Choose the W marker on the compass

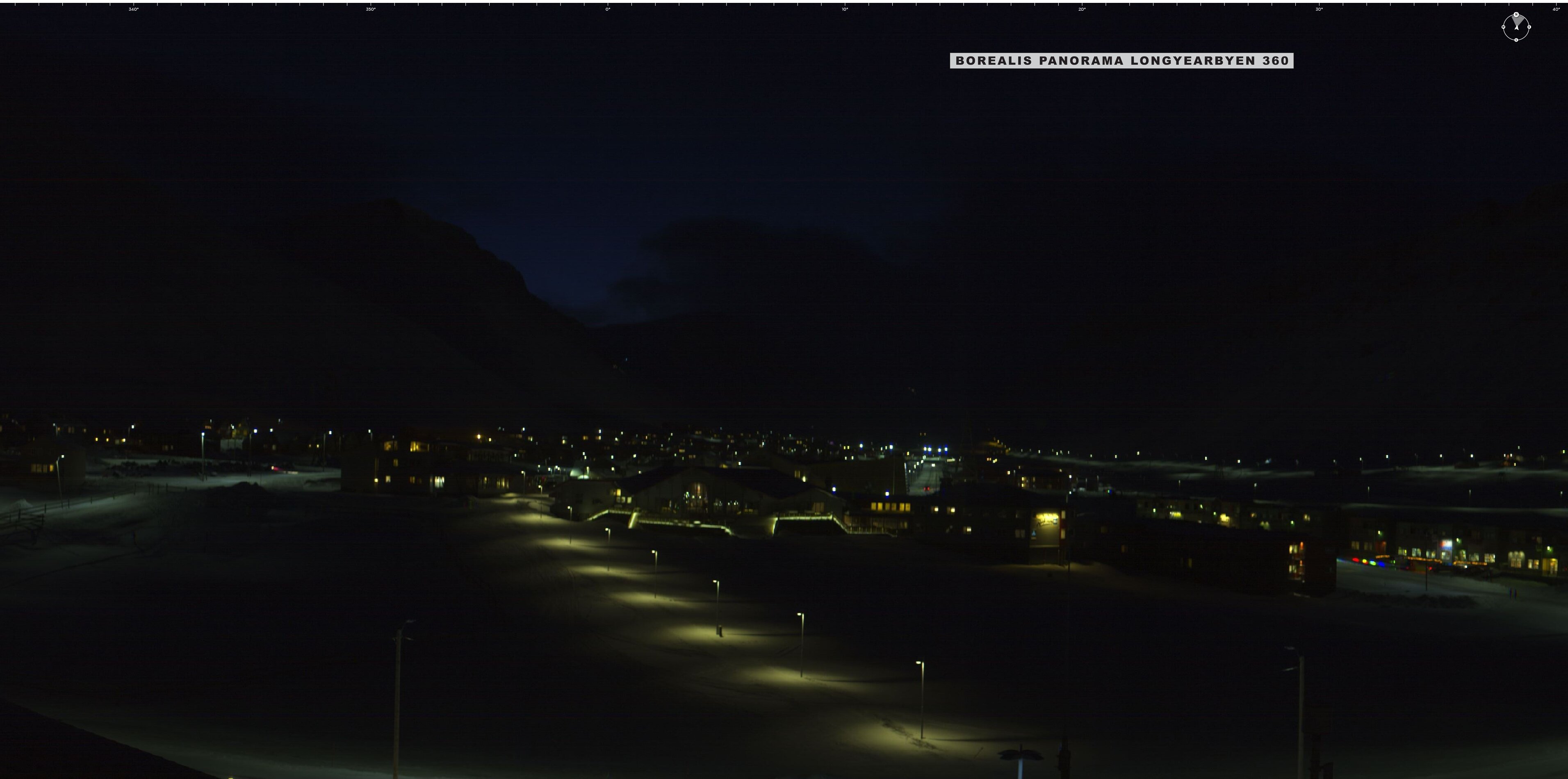point(1504,27)
